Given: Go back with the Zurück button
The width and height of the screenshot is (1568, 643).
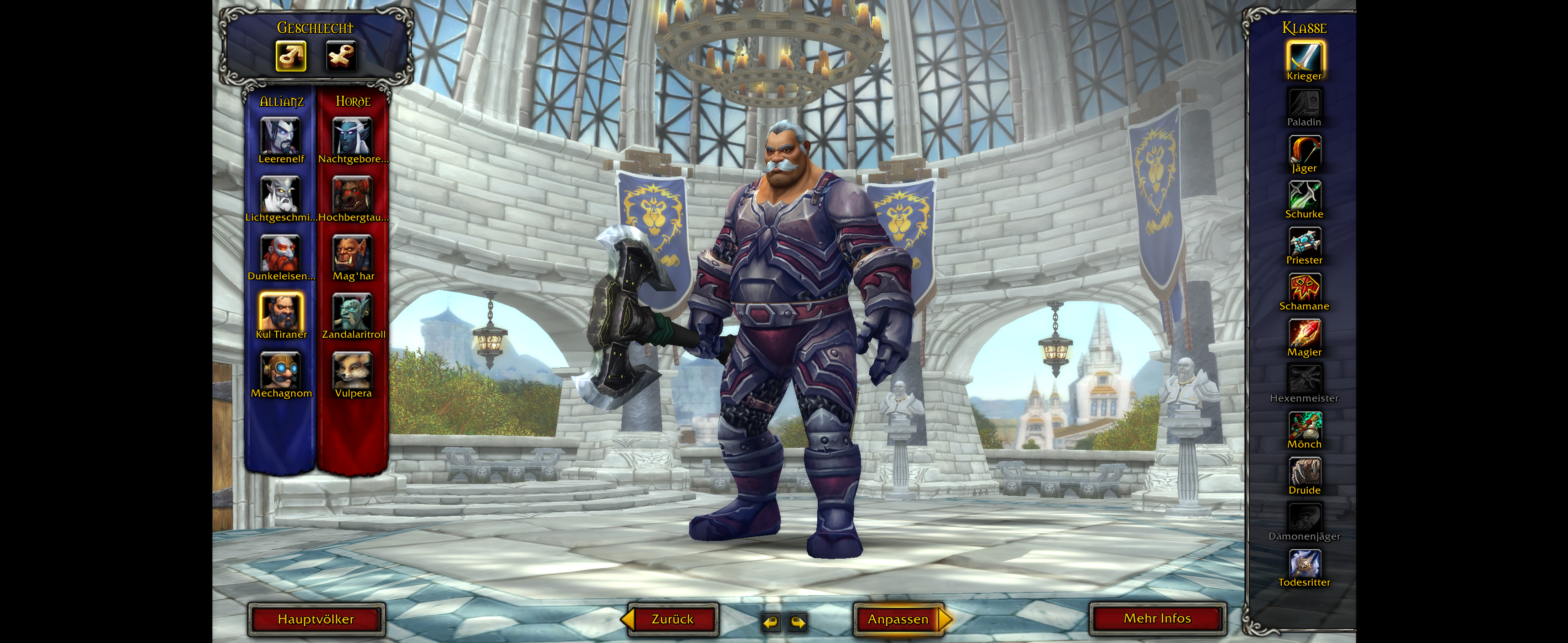Looking at the screenshot, I should click(672, 619).
